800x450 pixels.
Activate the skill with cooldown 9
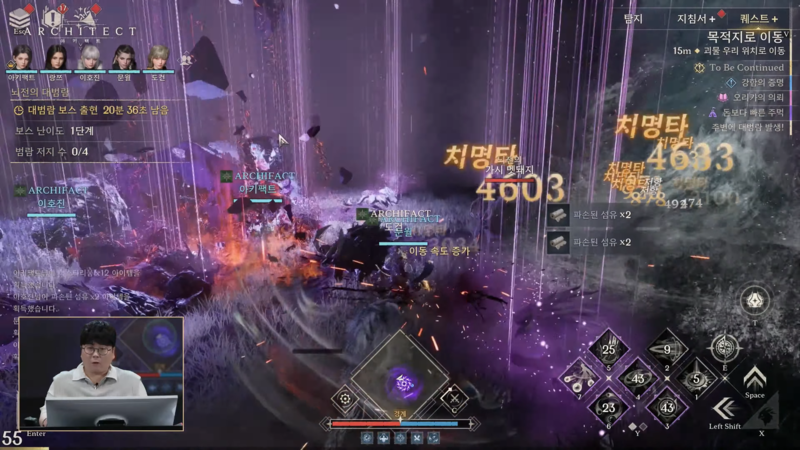click(x=667, y=350)
